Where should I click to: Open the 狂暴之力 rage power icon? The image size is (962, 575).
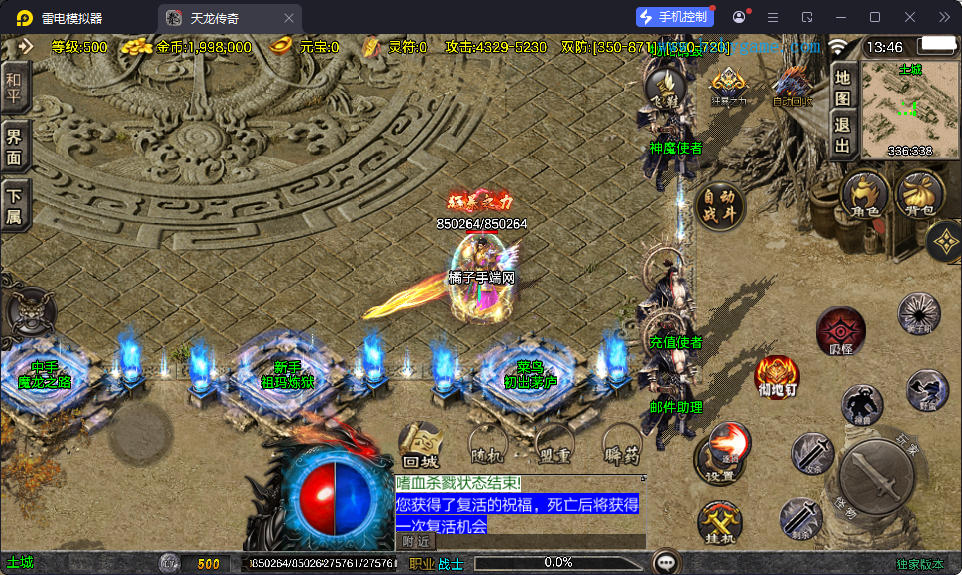pos(727,86)
